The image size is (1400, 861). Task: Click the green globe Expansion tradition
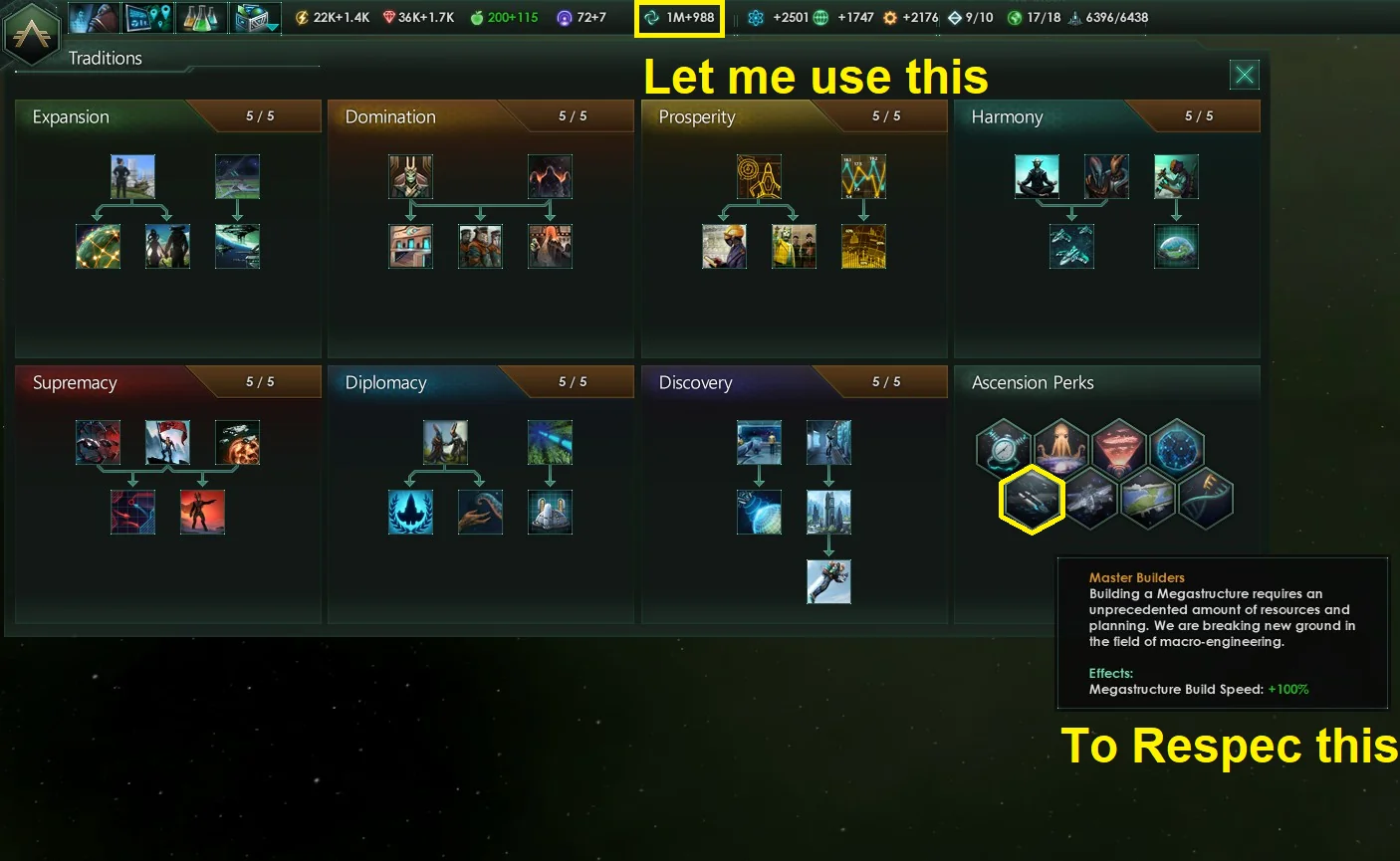pyautogui.click(x=99, y=246)
